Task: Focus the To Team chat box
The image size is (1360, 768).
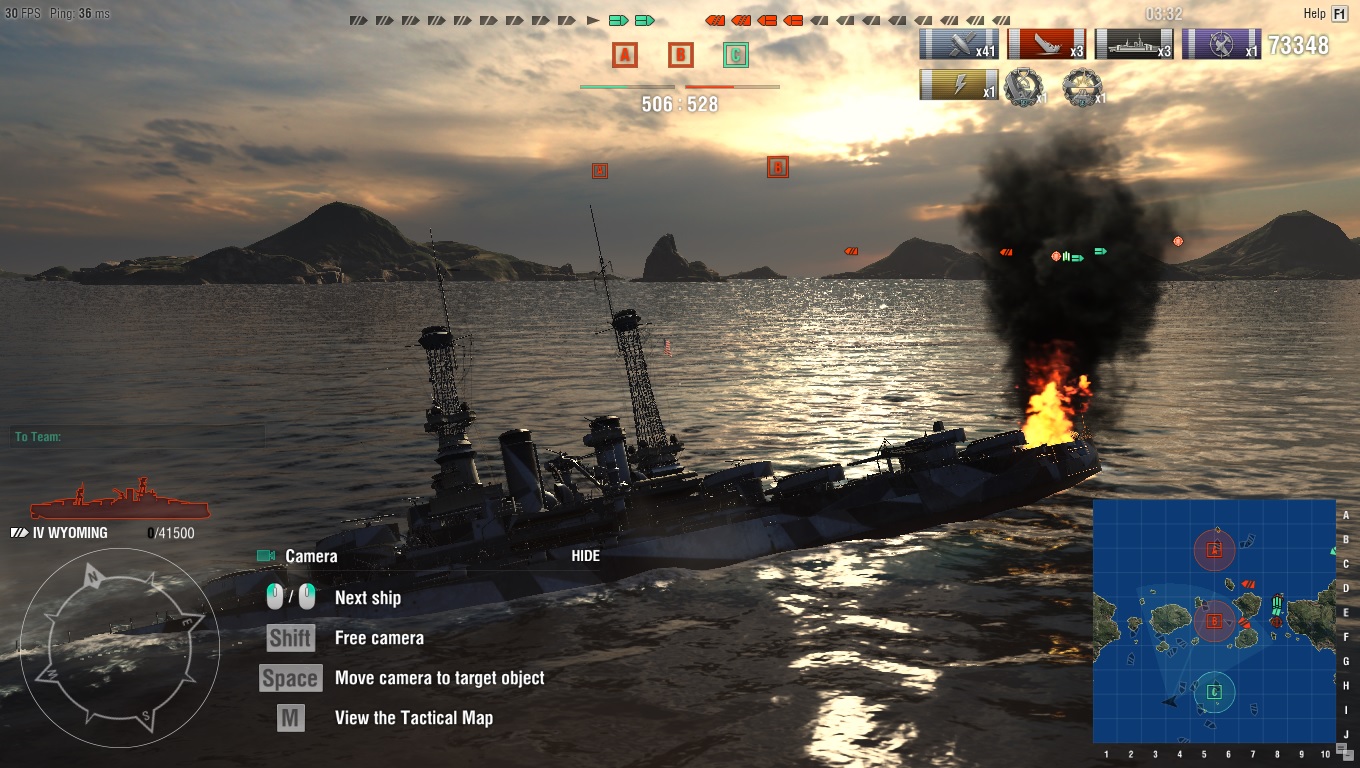Action: point(138,437)
